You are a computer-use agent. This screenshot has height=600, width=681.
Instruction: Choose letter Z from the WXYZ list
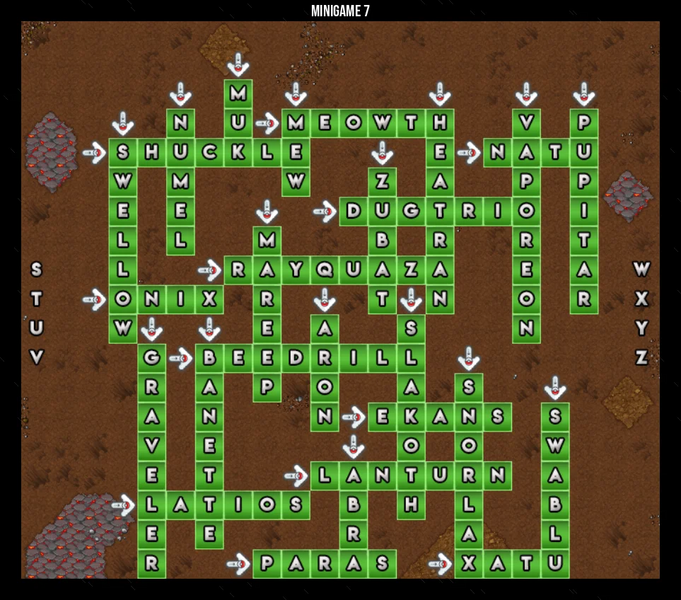[642, 357]
